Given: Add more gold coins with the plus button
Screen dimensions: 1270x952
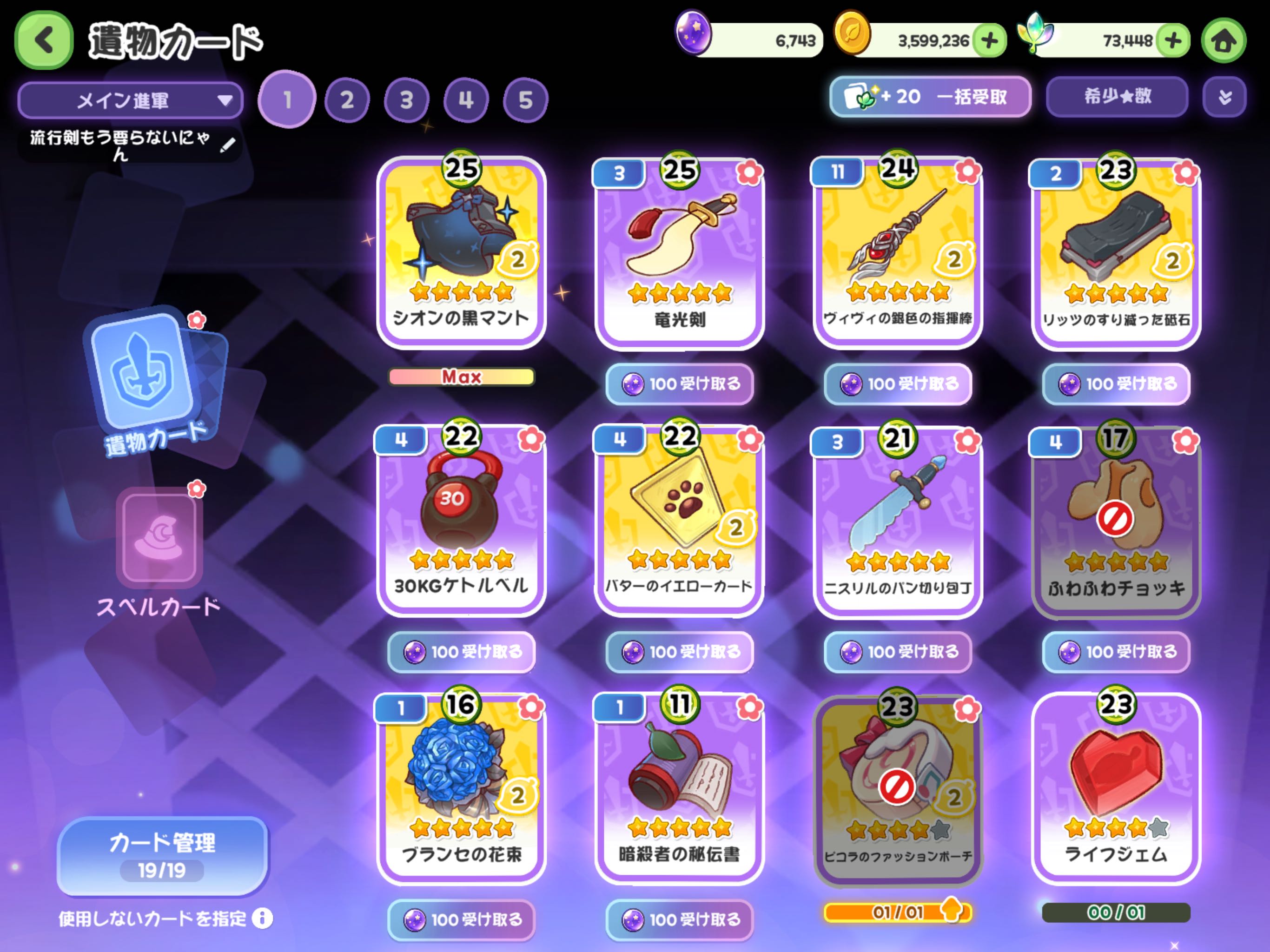Looking at the screenshot, I should pyautogui.click(x=990, y=41).
